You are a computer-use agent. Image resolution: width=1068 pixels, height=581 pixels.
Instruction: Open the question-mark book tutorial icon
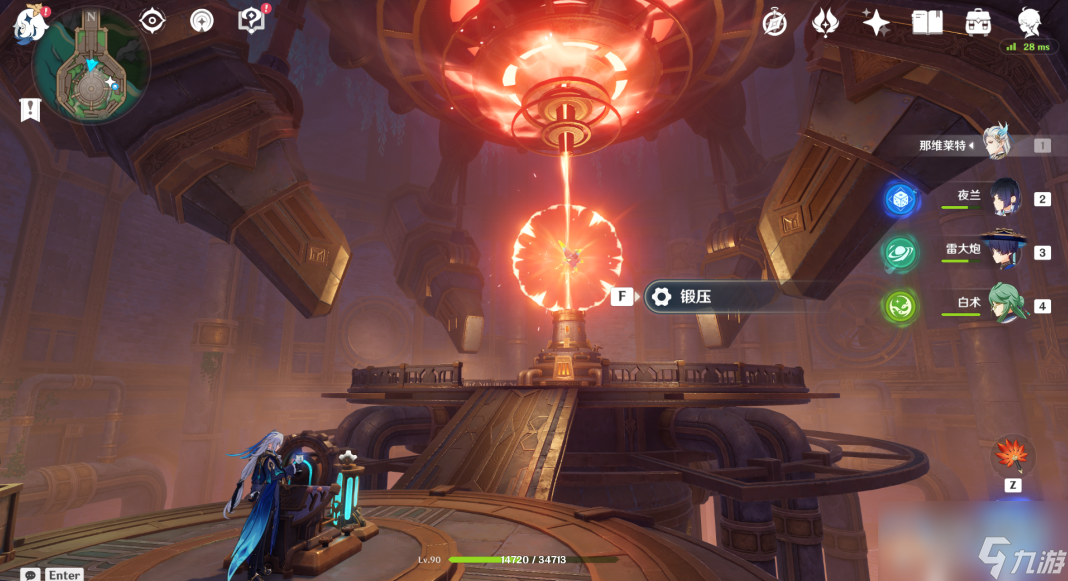252,20
